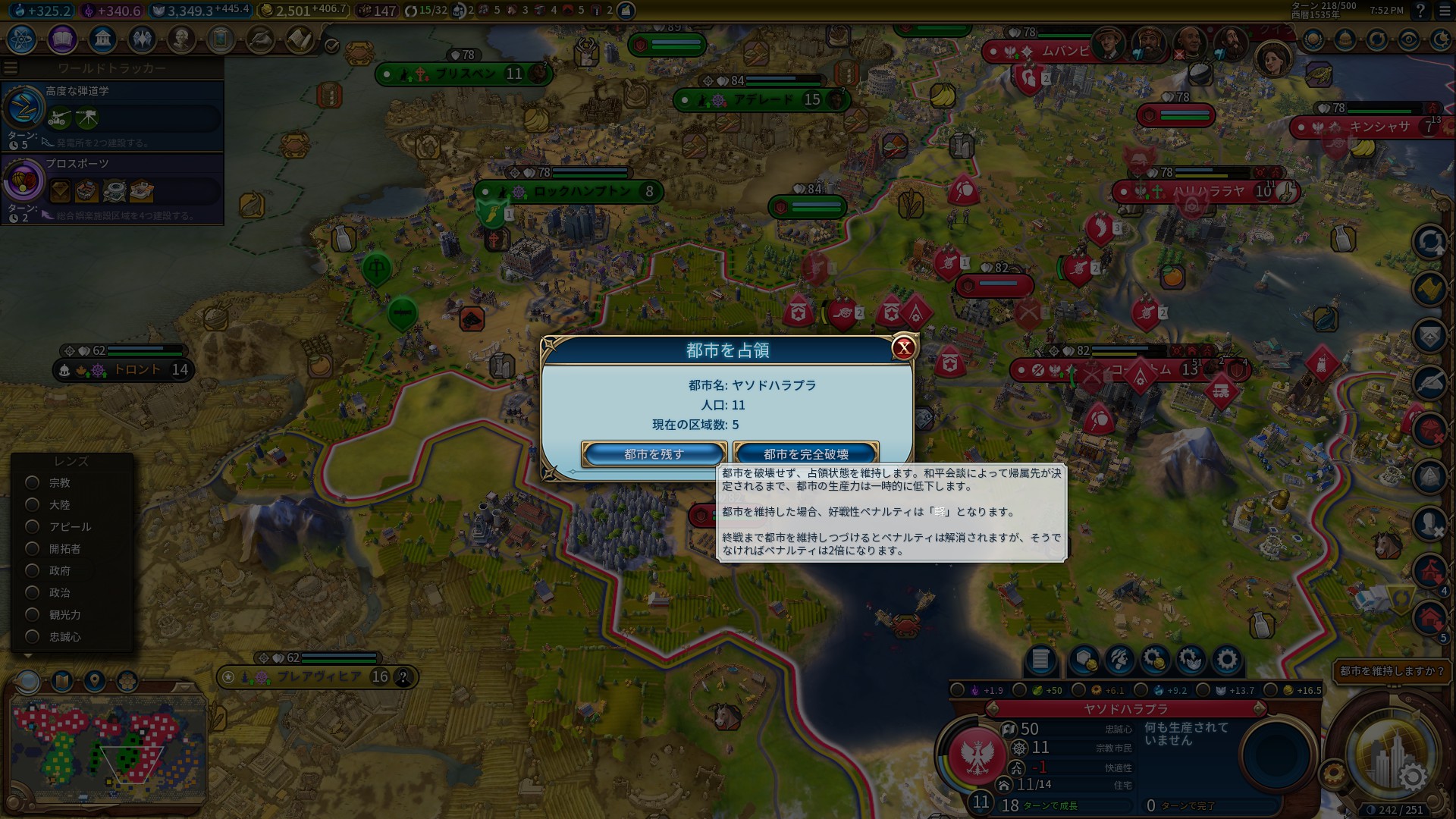The height and width of the screenshot is (819, 1456).
Task: Click the 都市を完全破壊 button
Action: 805,452
